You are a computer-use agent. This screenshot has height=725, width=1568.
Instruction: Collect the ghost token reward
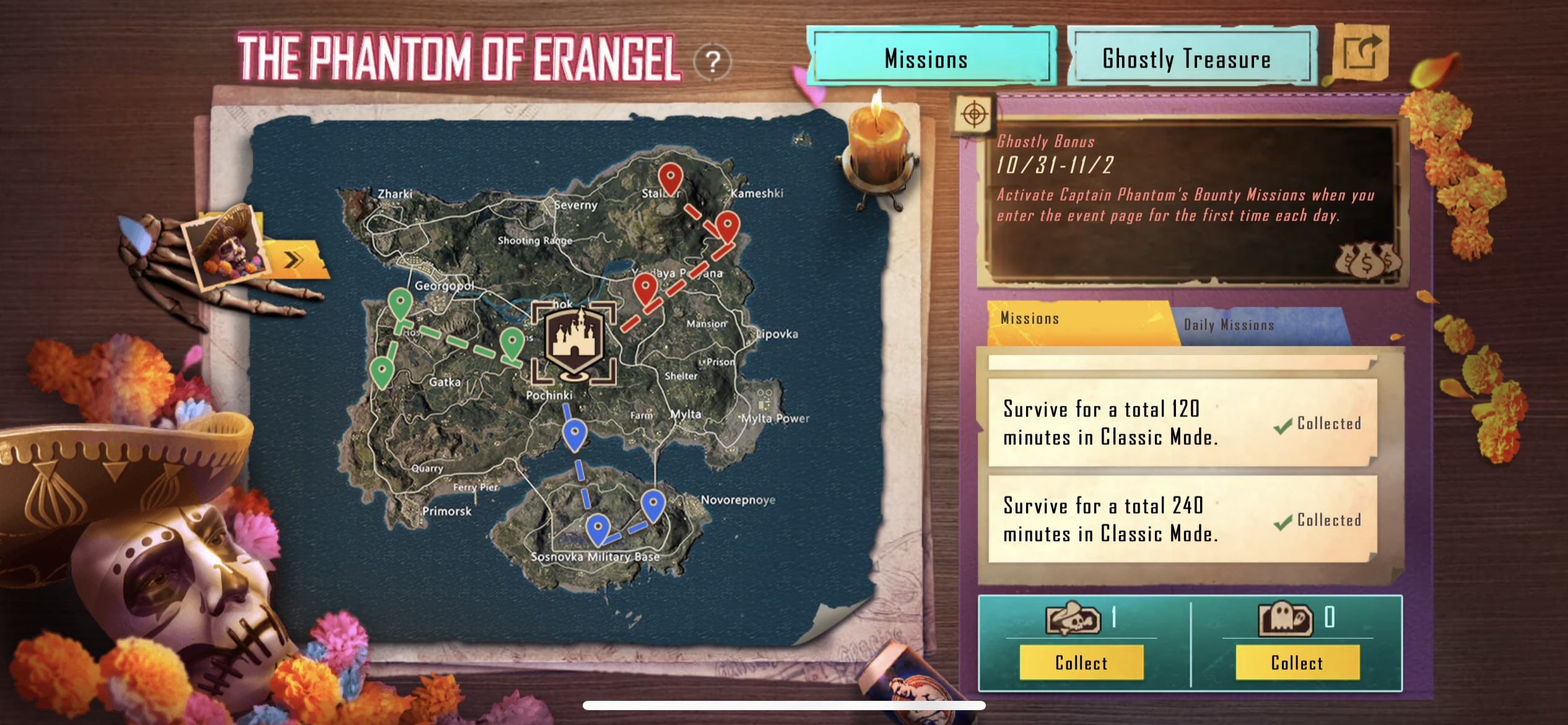pos(1297,662)
